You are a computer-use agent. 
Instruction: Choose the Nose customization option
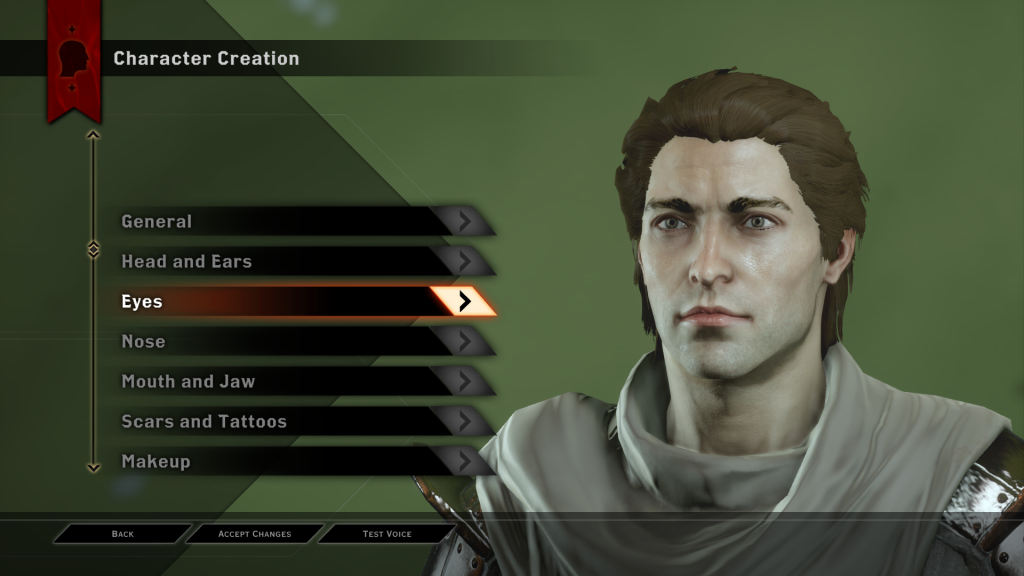click(300, 342)
